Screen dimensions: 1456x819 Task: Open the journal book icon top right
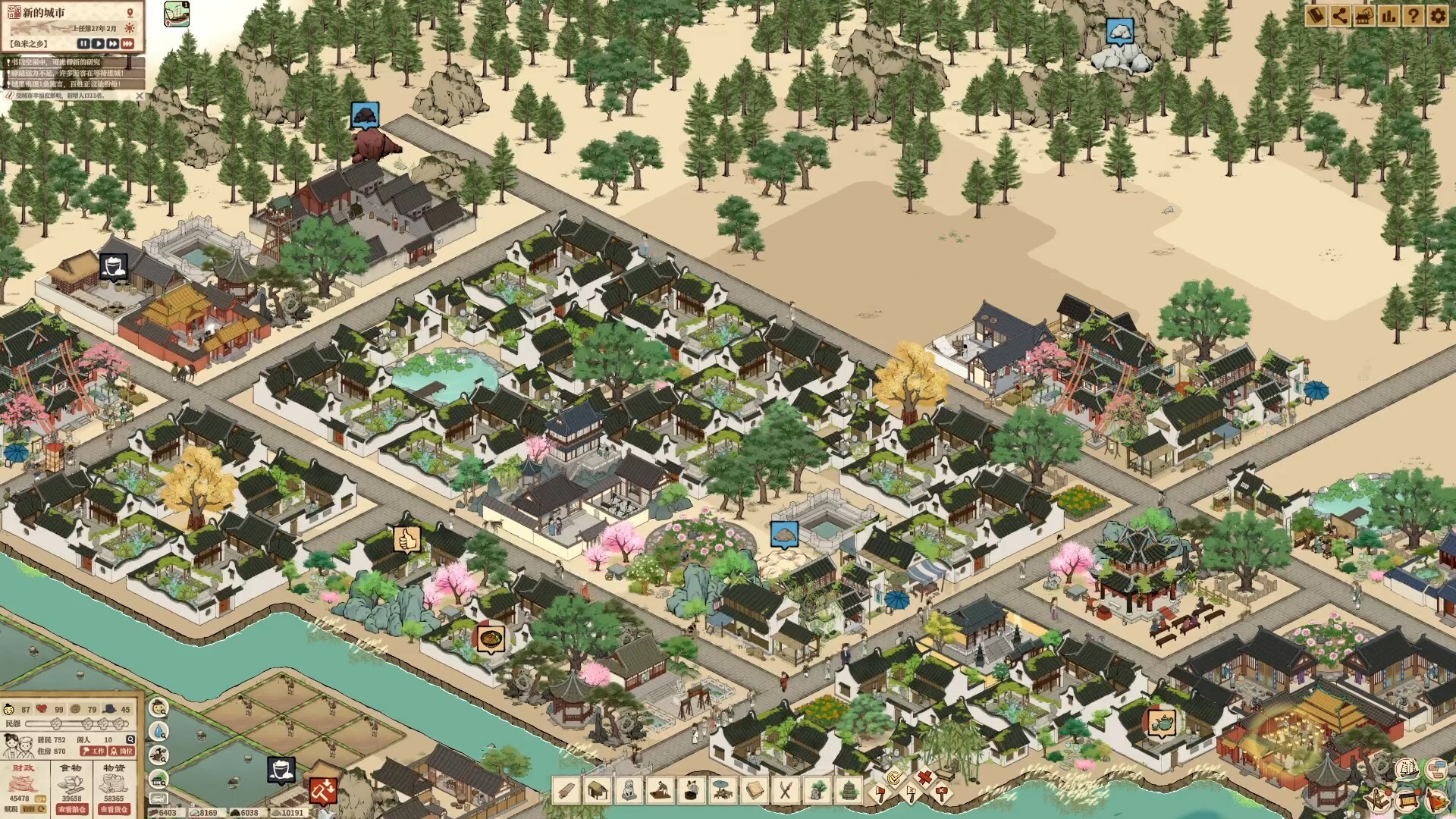click(1316, 15)
